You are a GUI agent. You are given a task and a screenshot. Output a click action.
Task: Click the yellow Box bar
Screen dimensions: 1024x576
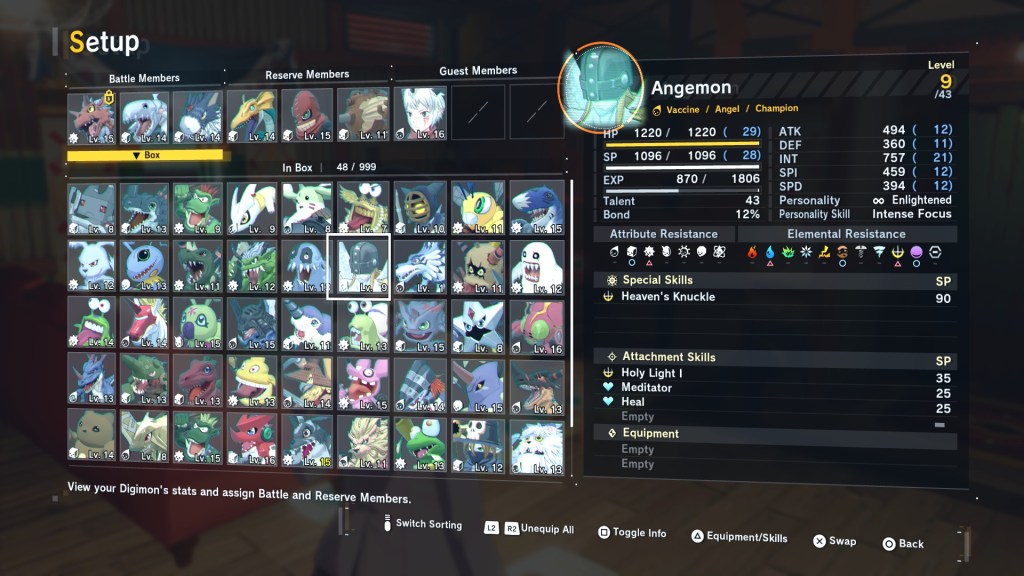tap(148, 155)
